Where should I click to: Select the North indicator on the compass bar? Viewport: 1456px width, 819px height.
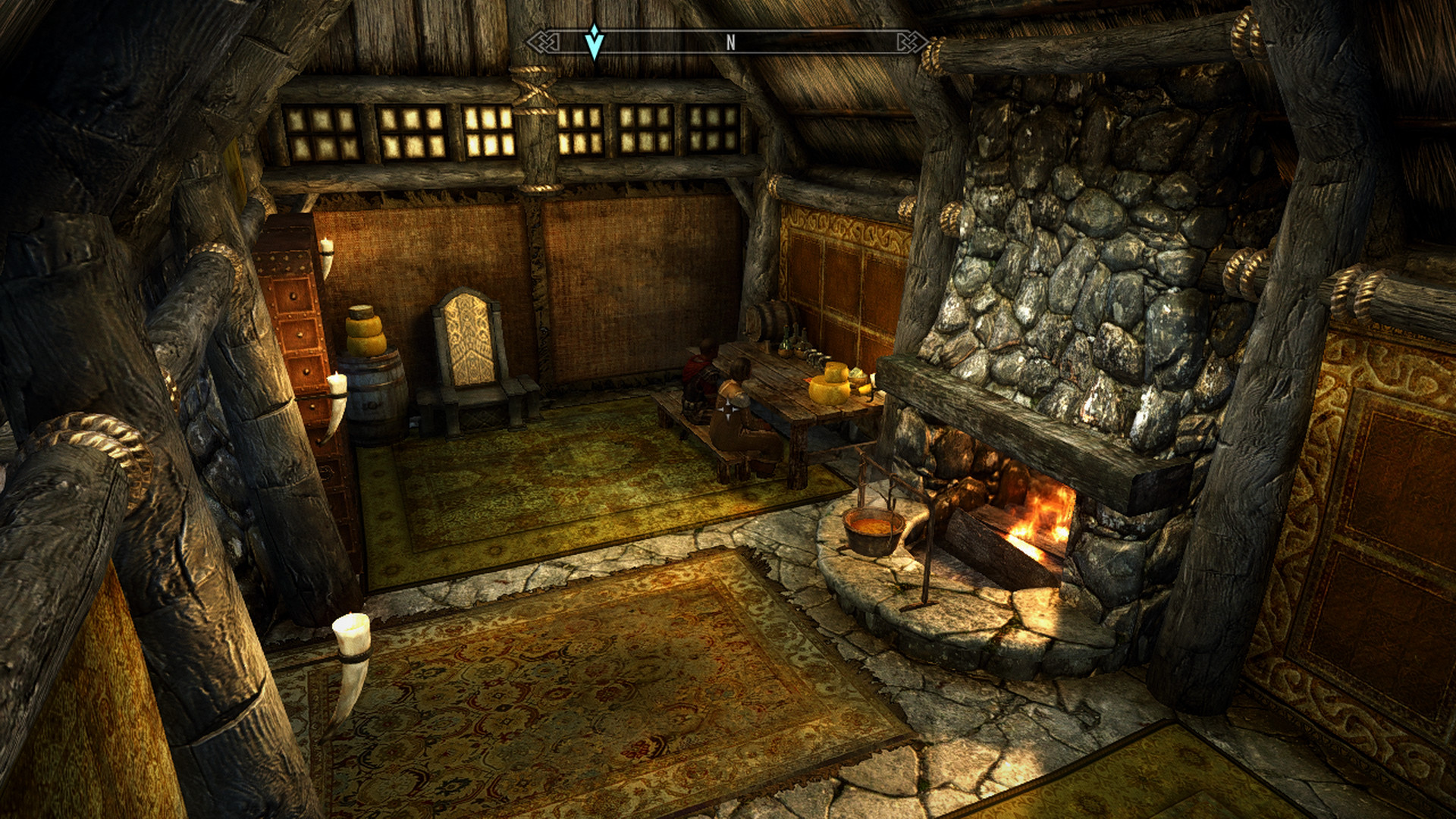730,43
